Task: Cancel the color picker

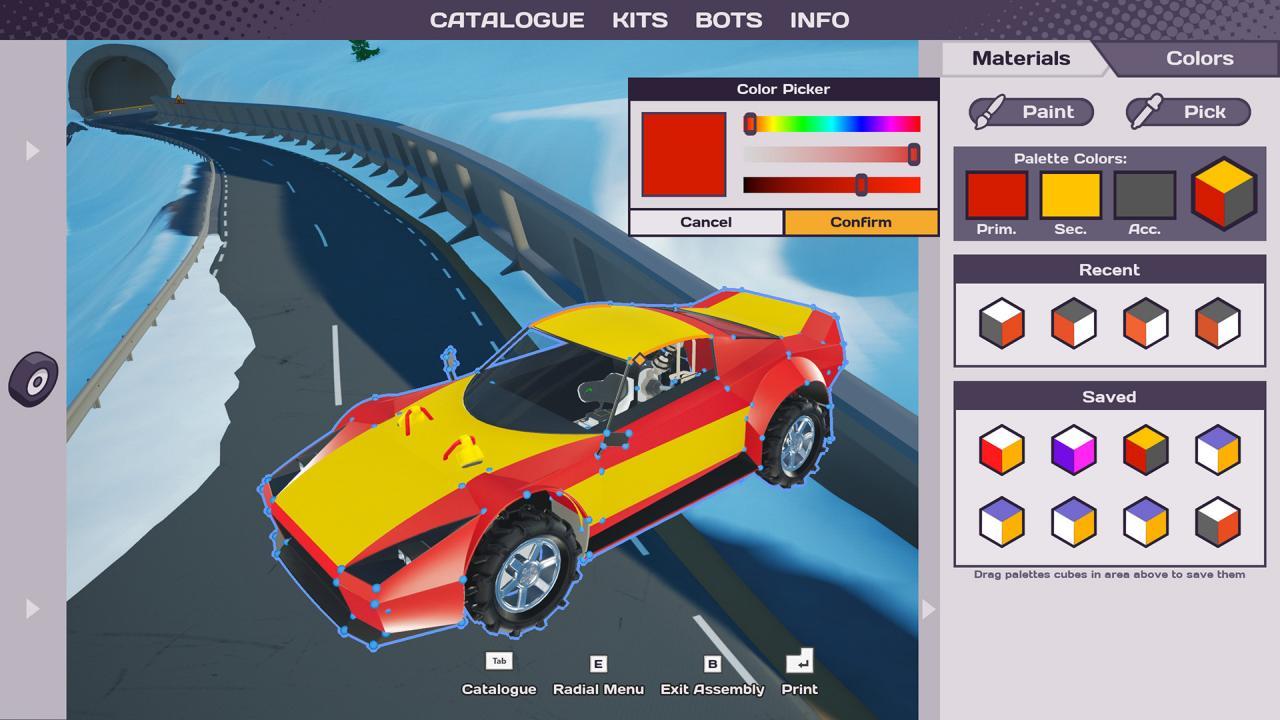Action: (706, 222)
